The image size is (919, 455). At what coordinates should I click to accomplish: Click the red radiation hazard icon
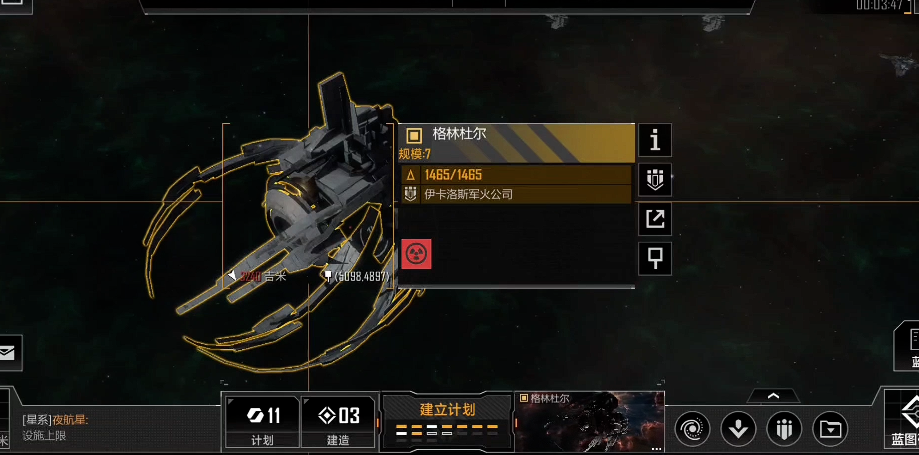tap(416, 254)
